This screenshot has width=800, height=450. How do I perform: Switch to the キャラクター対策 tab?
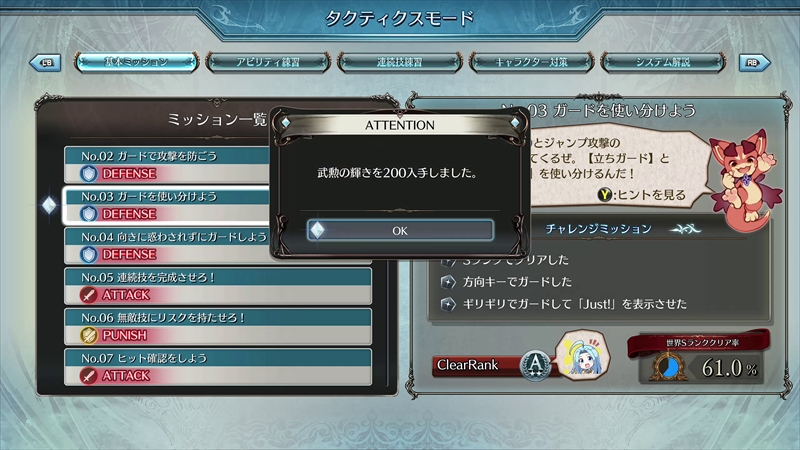(x=532, y=62)
